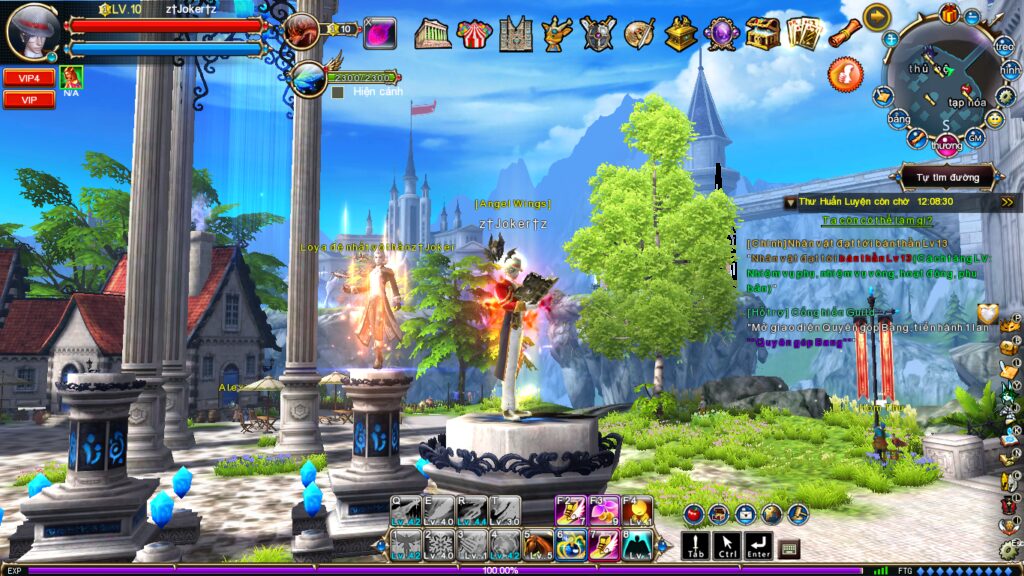Click the VIP4 button
Image resolution: width=1024 pixels, height=576 pixels.
28,77
